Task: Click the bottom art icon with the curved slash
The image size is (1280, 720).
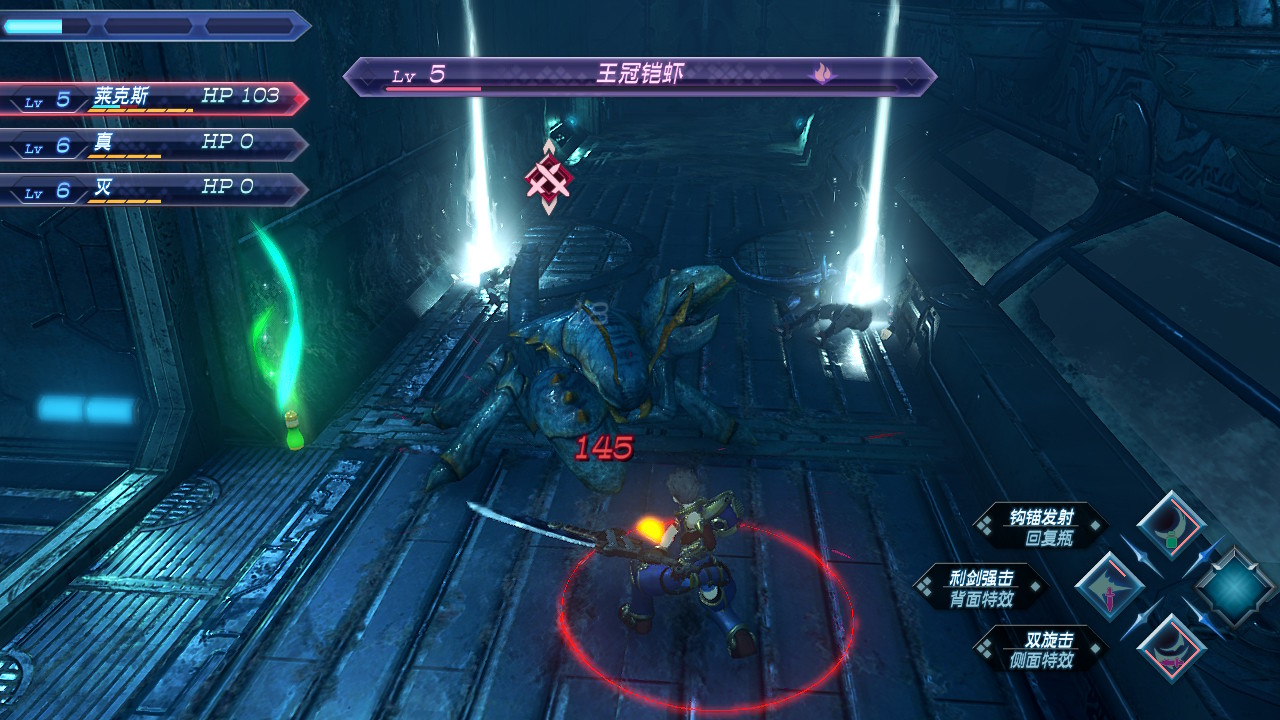Action: click(x=1170, y=648)
